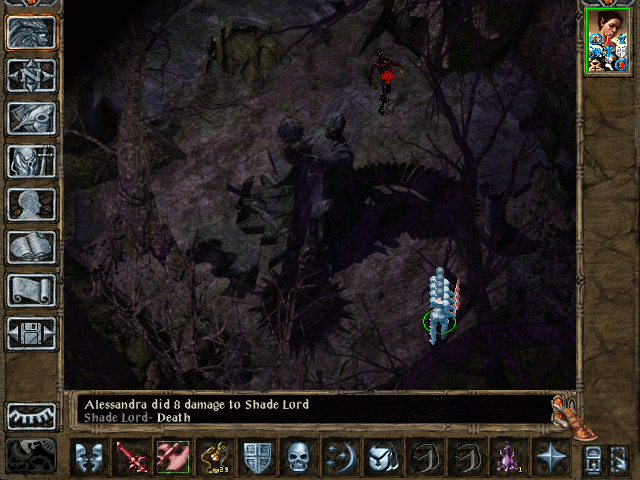Open the cast spell crescent icon
Viewport: 640px width, 480px height.
point(339,457)
